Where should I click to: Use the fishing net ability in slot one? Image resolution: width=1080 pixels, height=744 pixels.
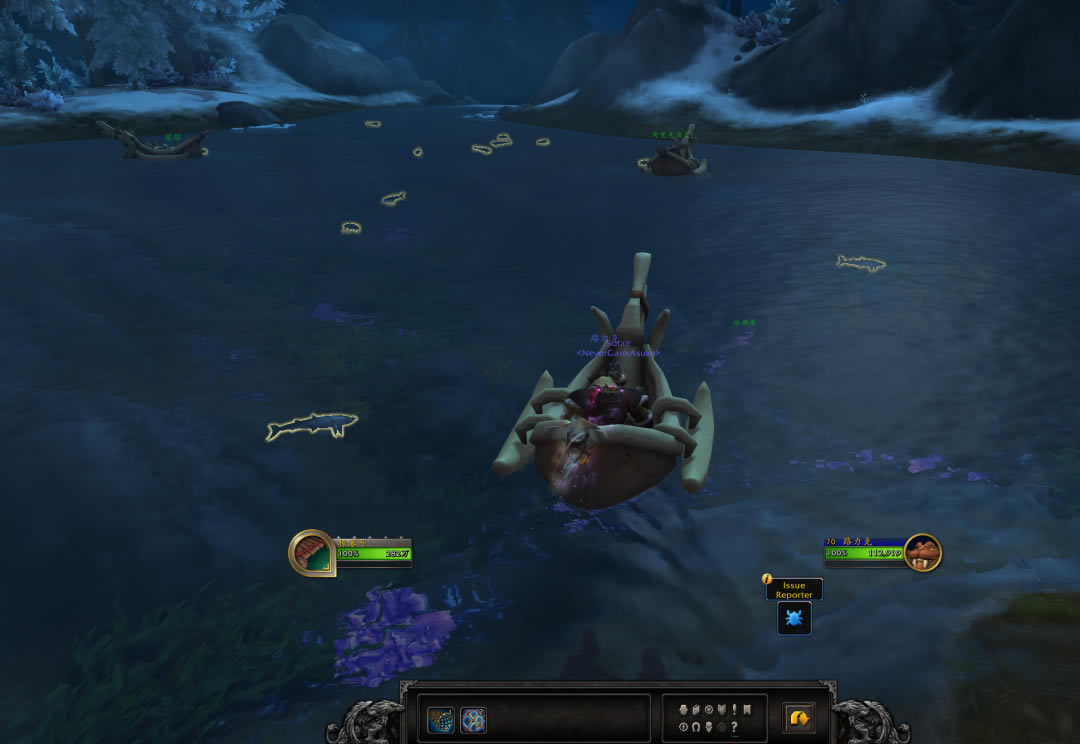pyautogui.click(x=441, y=720)
